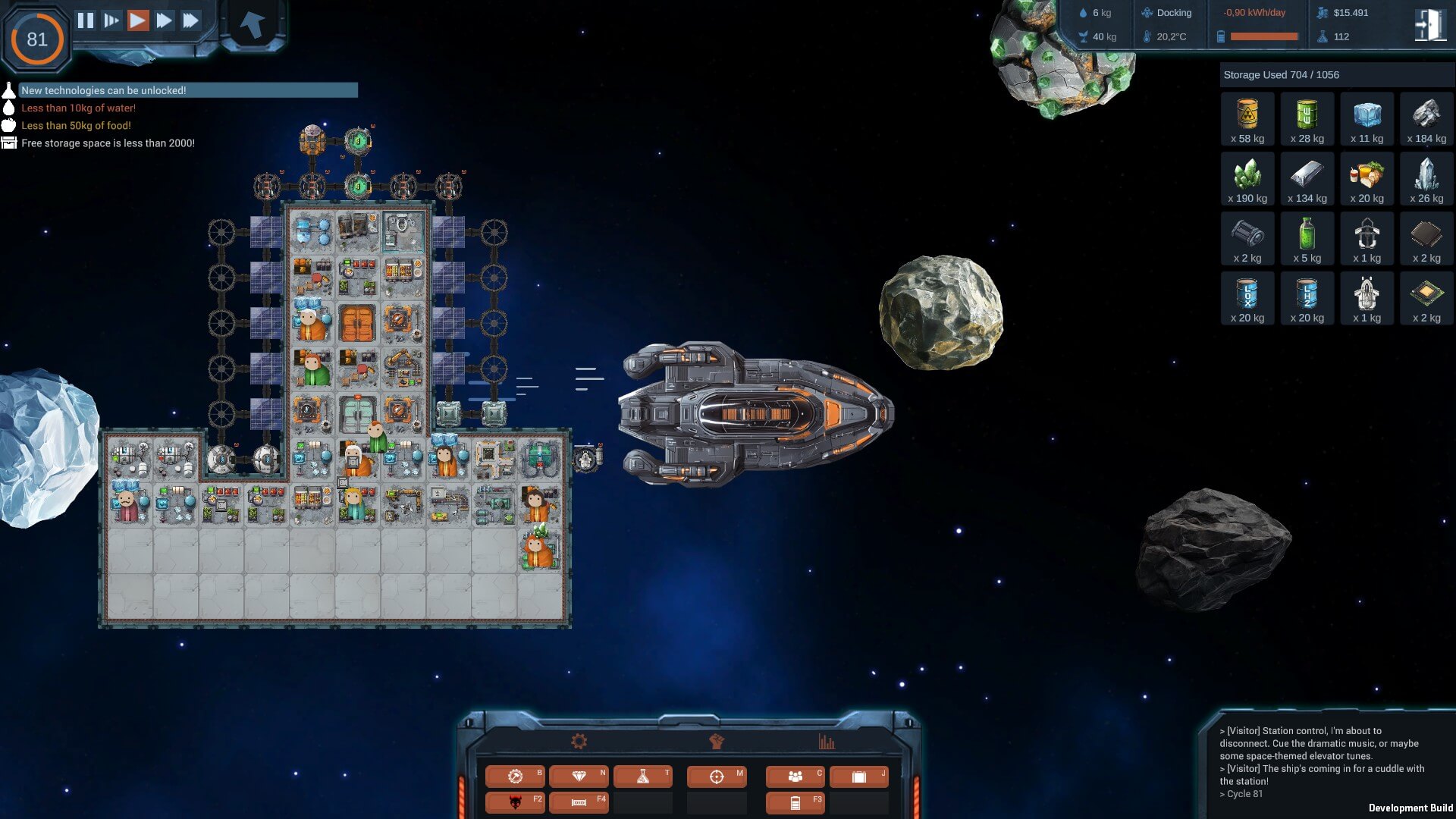Open the Research panel via flask icon (T)

coord(642,776)
